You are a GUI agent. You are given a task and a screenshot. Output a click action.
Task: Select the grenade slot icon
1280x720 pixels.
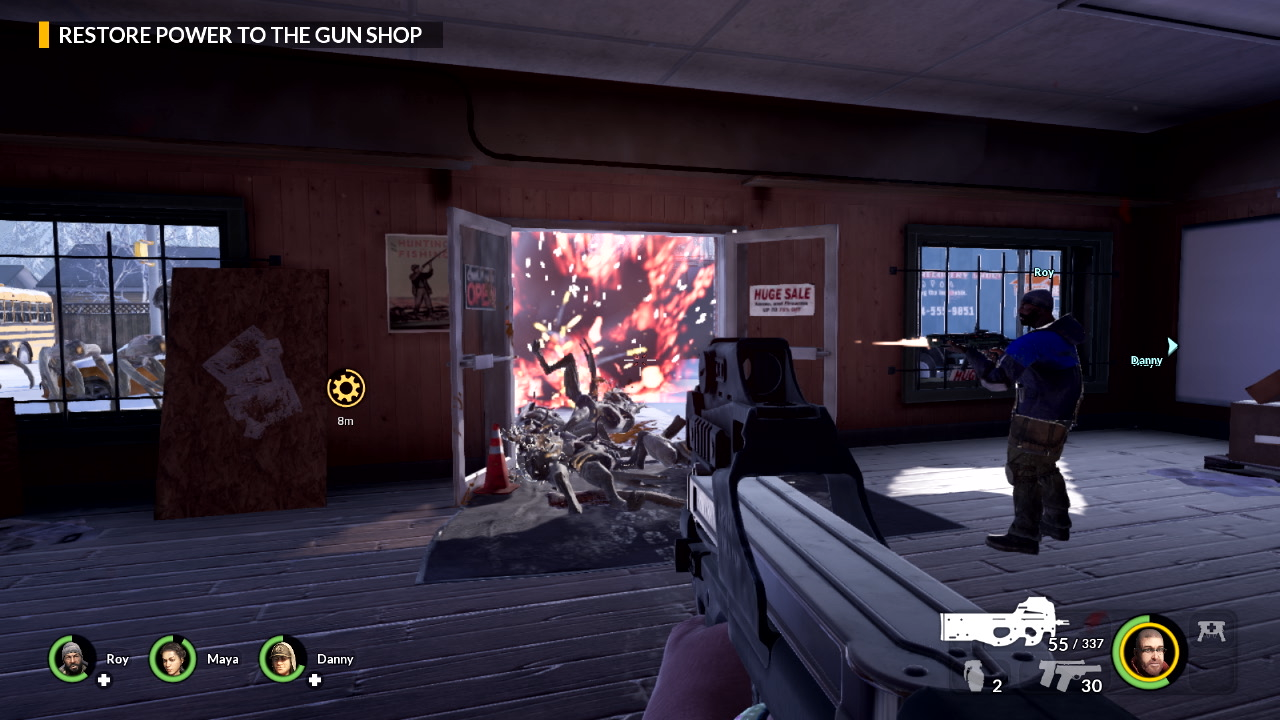(974, 673)
